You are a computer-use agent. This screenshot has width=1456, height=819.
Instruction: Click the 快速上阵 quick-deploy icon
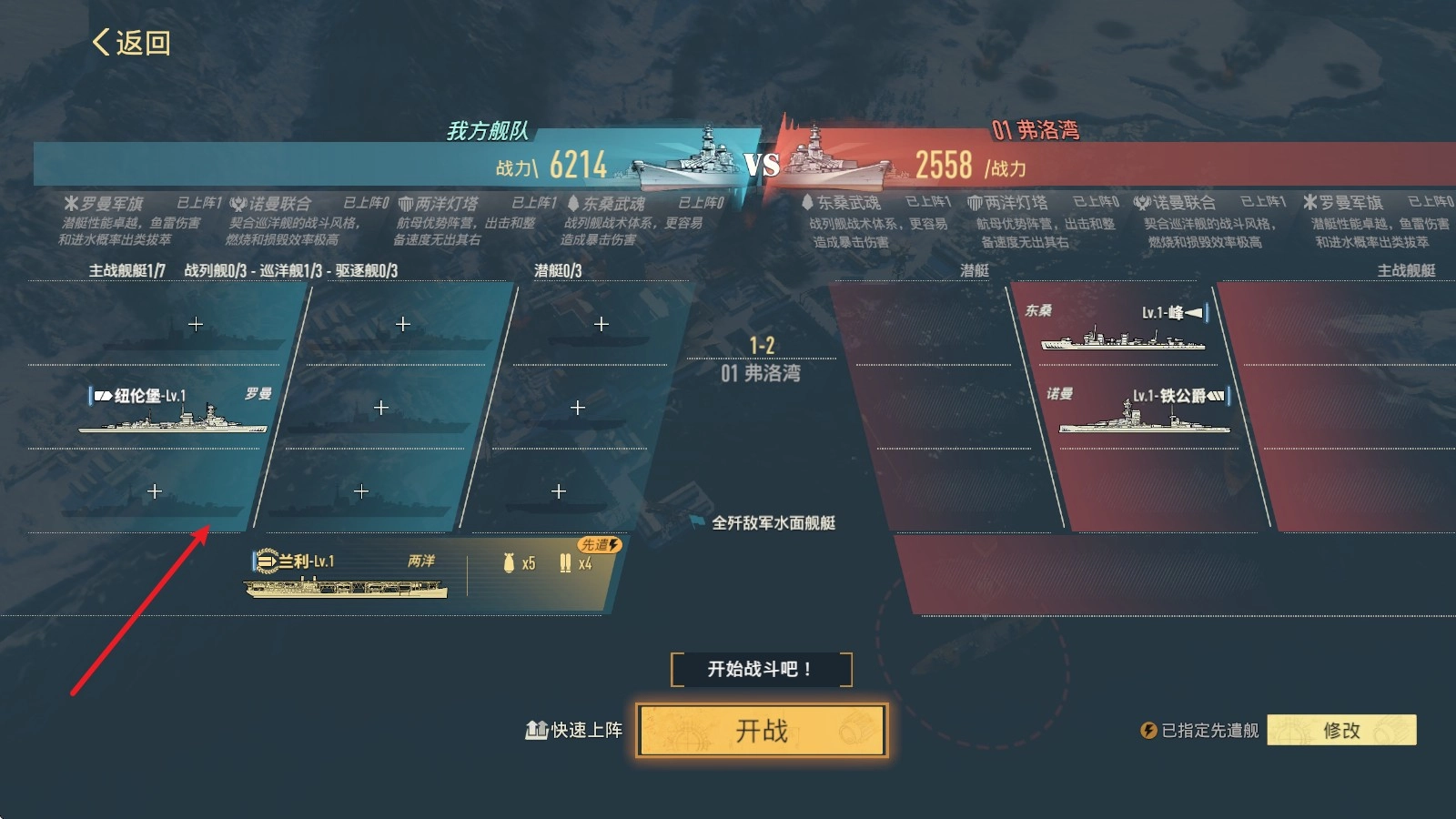(535, 729)
